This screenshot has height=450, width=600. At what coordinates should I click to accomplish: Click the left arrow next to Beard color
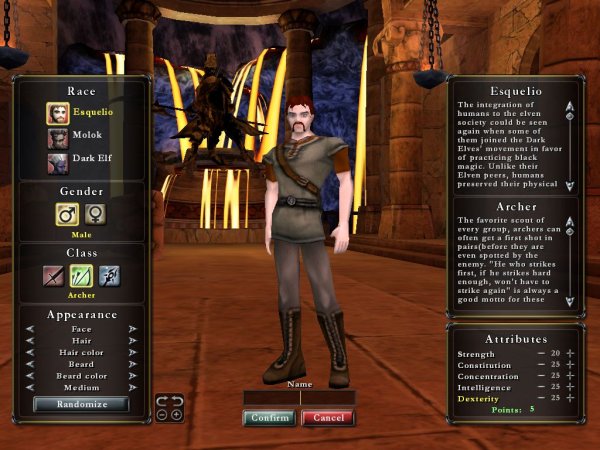(x=32, y=378)
